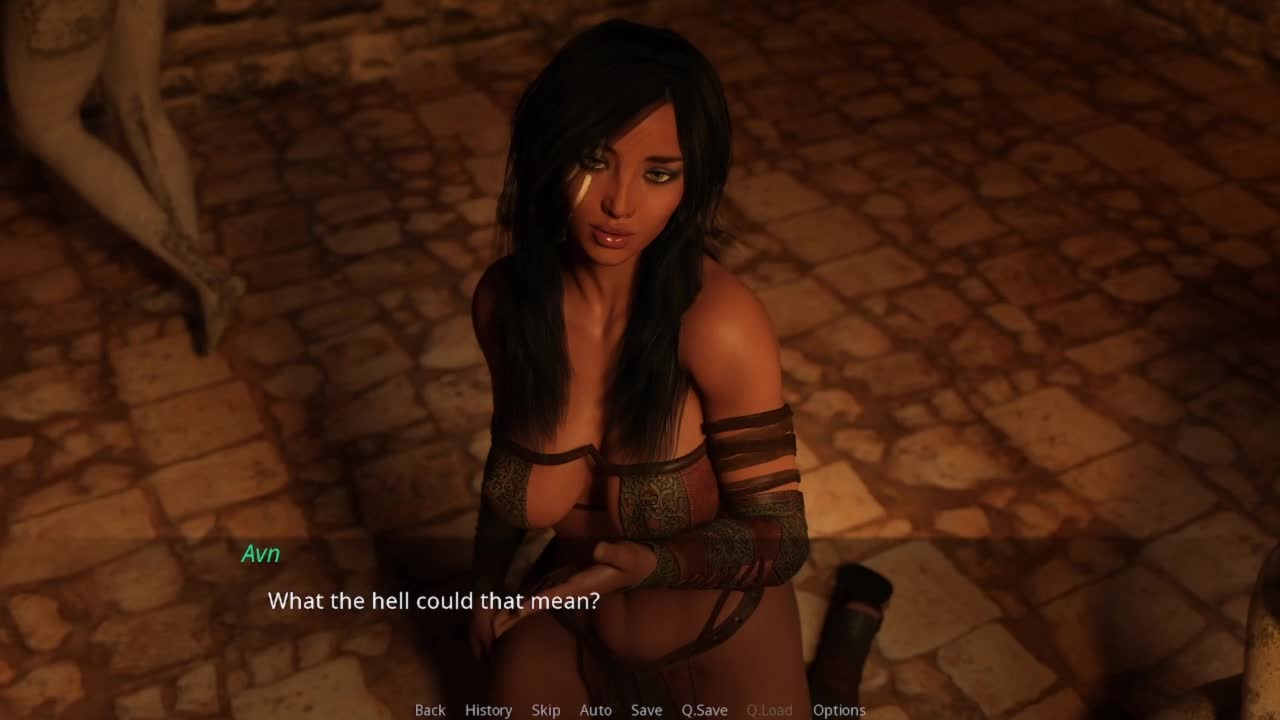The width and height of the screenshot is (1280, 720).
Task: Enable Auto advance of dialogue
Action: (x=595, y=710)
